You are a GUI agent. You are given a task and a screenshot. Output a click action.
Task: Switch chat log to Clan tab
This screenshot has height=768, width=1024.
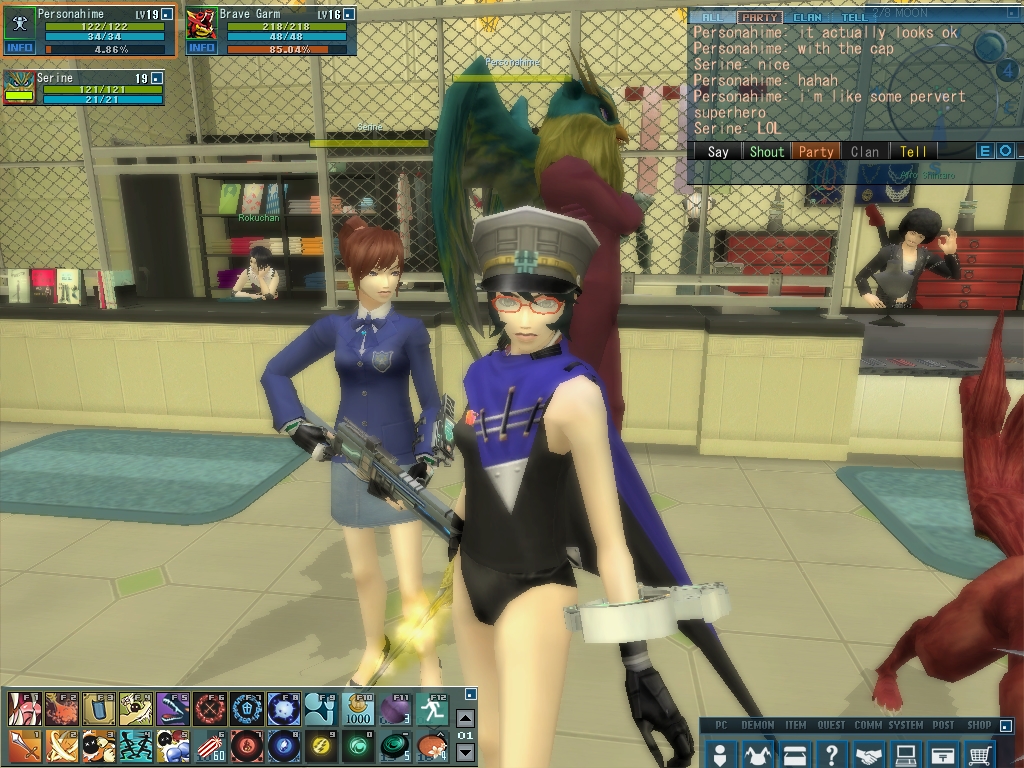click(x=806, y=17)
